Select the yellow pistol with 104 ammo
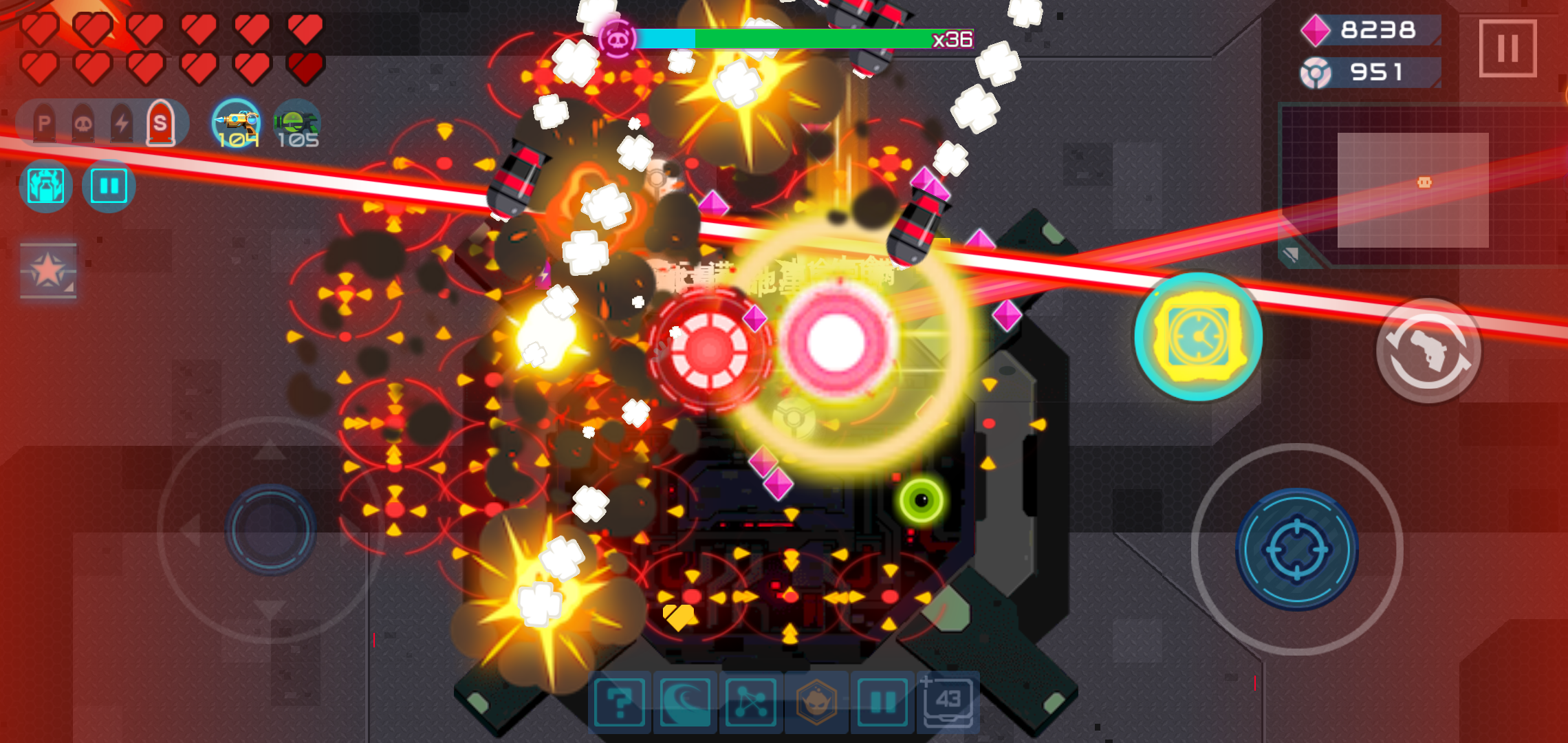 (x=237, y=124)
